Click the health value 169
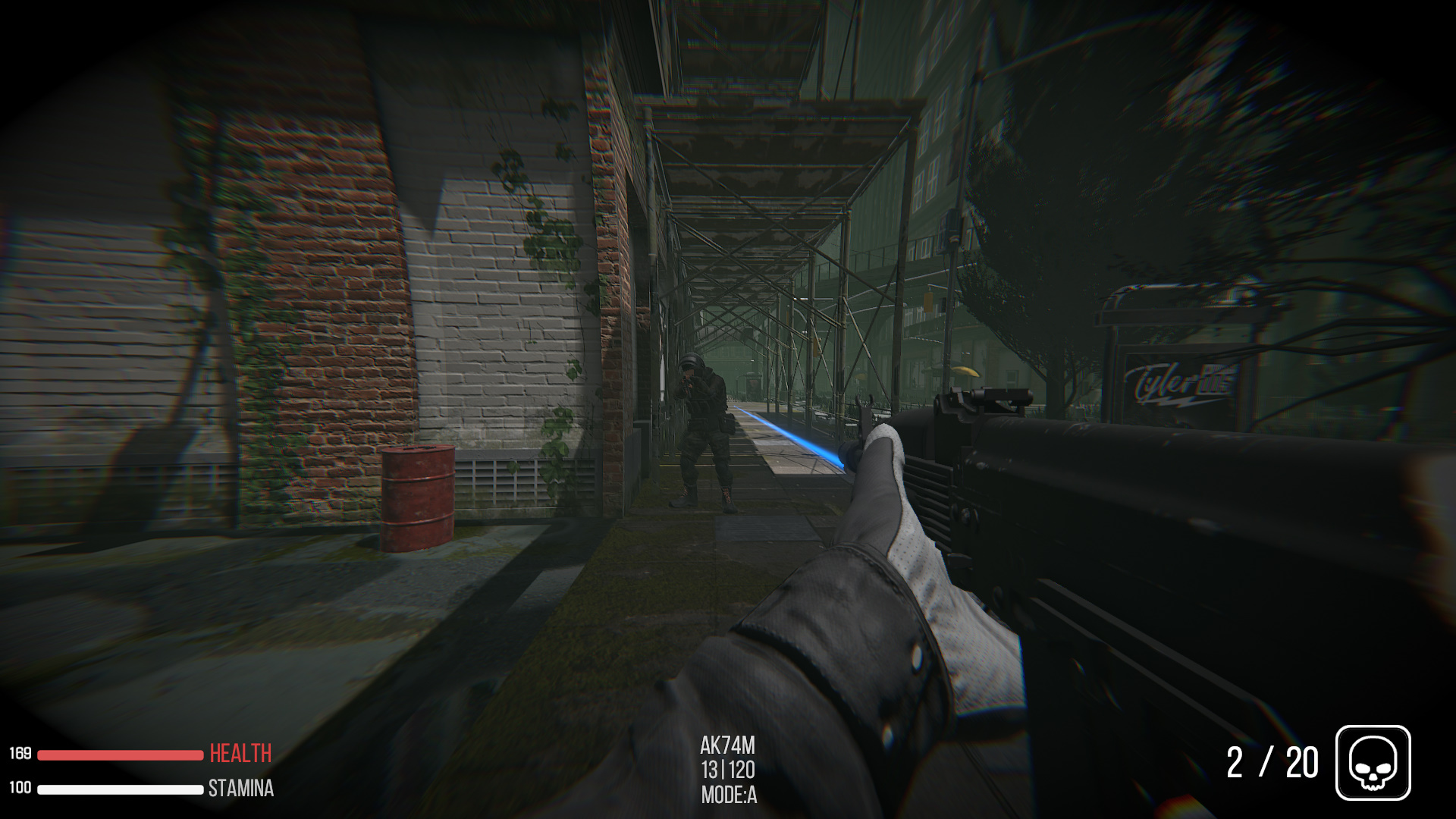 click(21, 754)
